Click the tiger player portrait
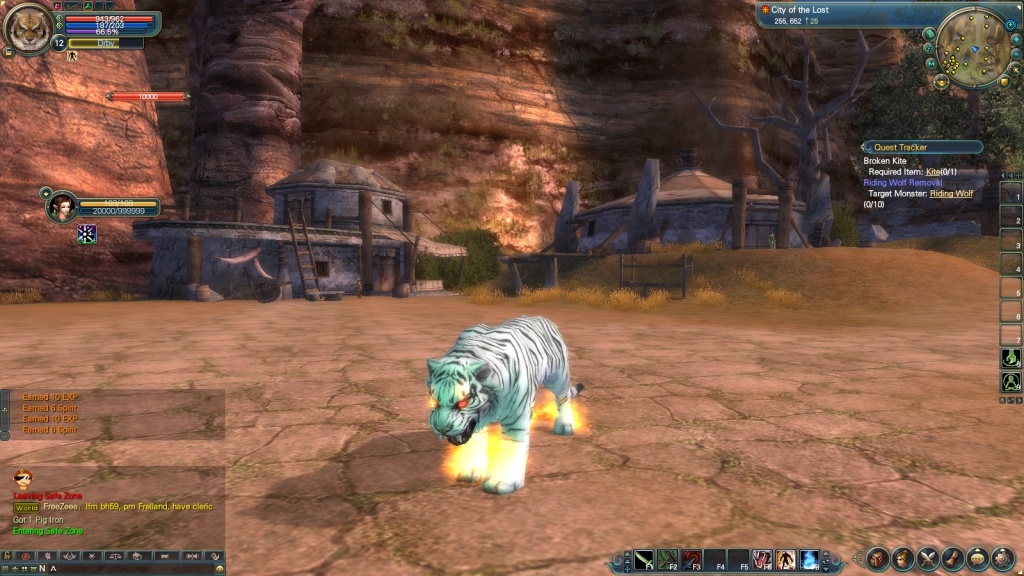This screenshot has width=1024, height=576. 28,27
